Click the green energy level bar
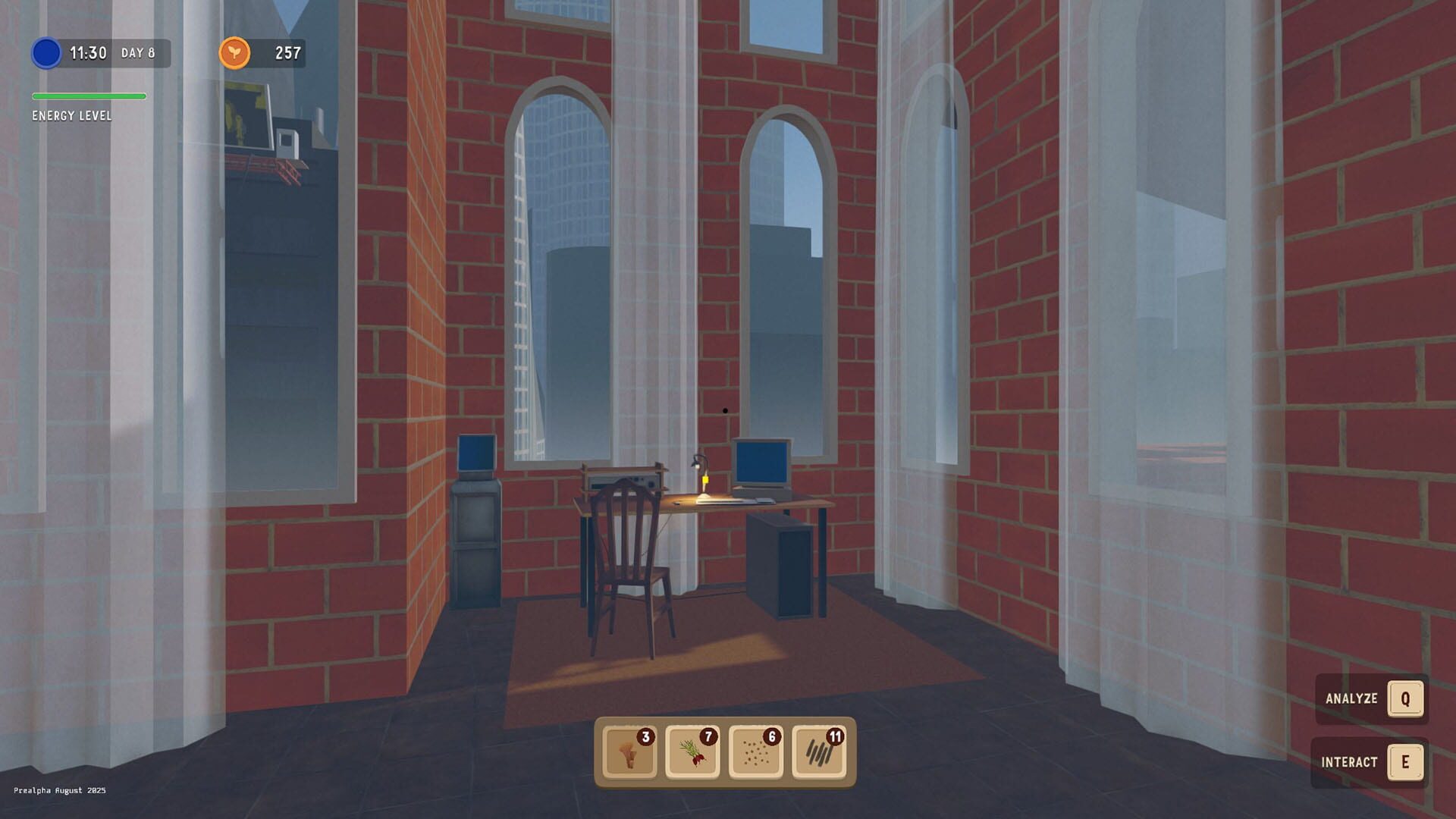The width and height of the screenshot is (1456, 819). 88,96
